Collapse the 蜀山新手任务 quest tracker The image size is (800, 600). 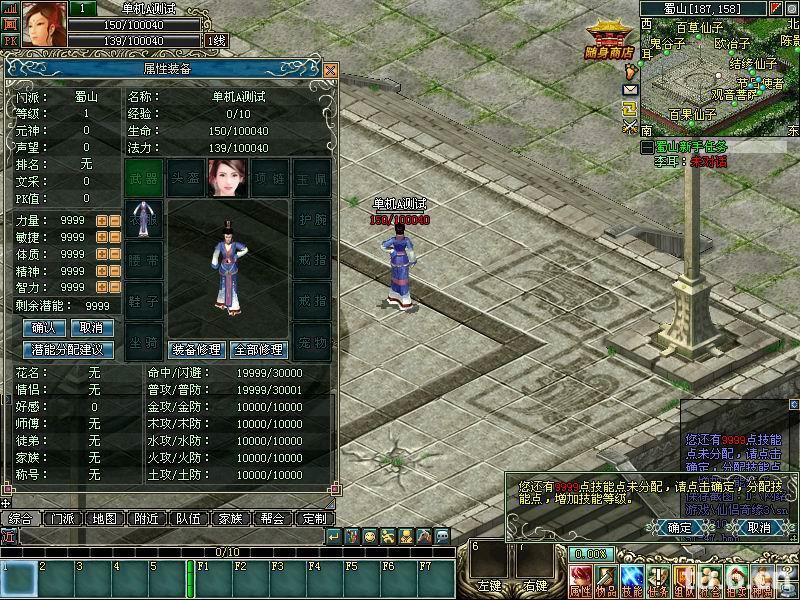[x=647, y=147]
